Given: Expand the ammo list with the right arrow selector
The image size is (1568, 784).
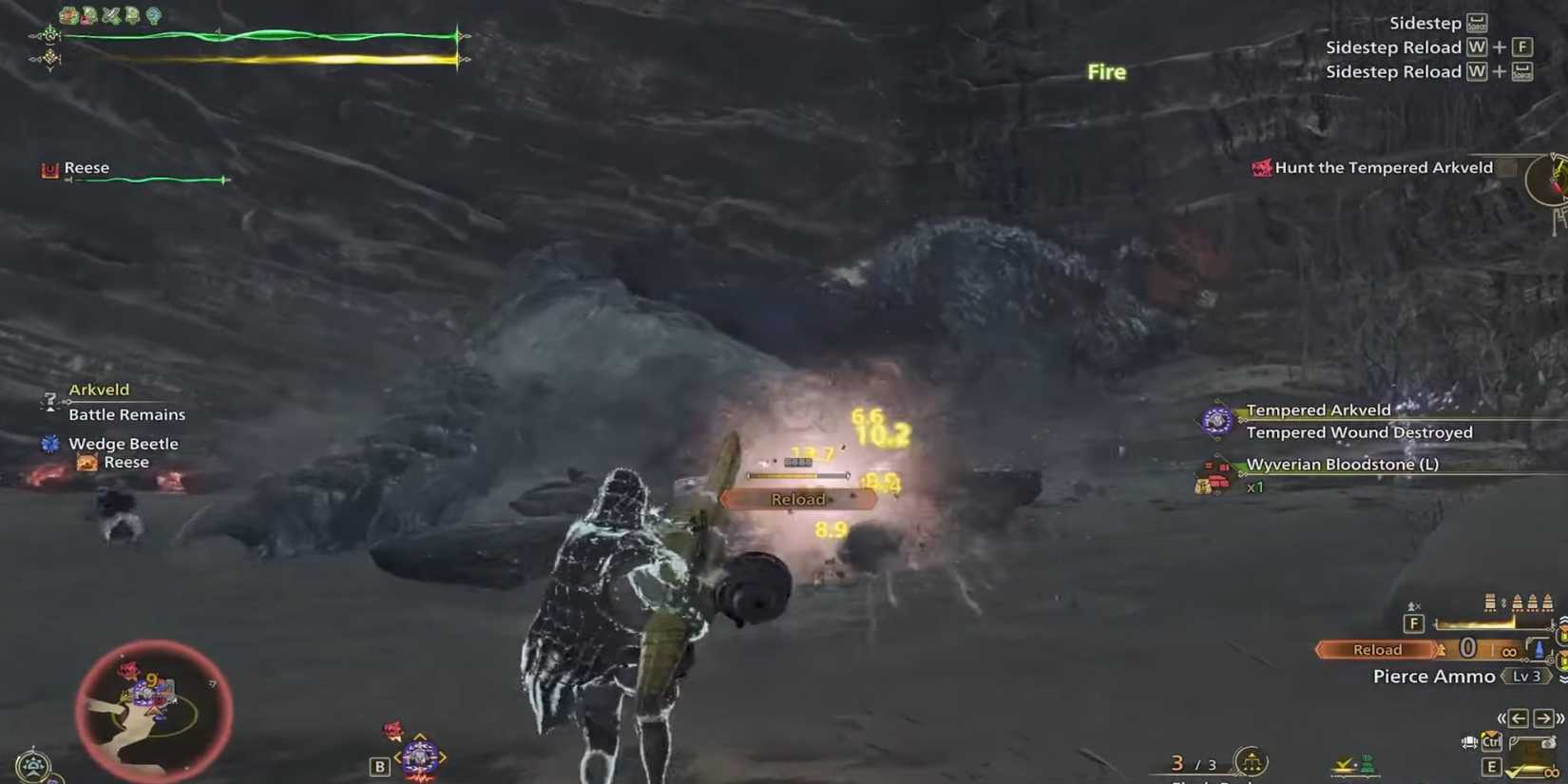Looking at the screenshot, I should (1541, 717).
